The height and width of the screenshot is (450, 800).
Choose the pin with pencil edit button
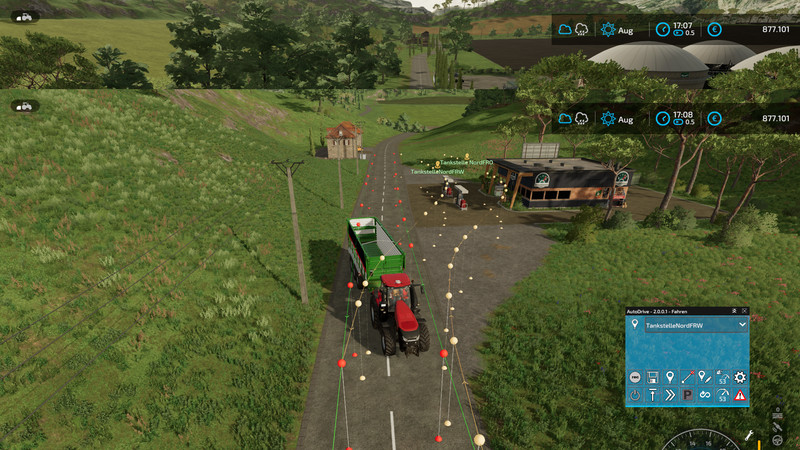click(704, 377)
